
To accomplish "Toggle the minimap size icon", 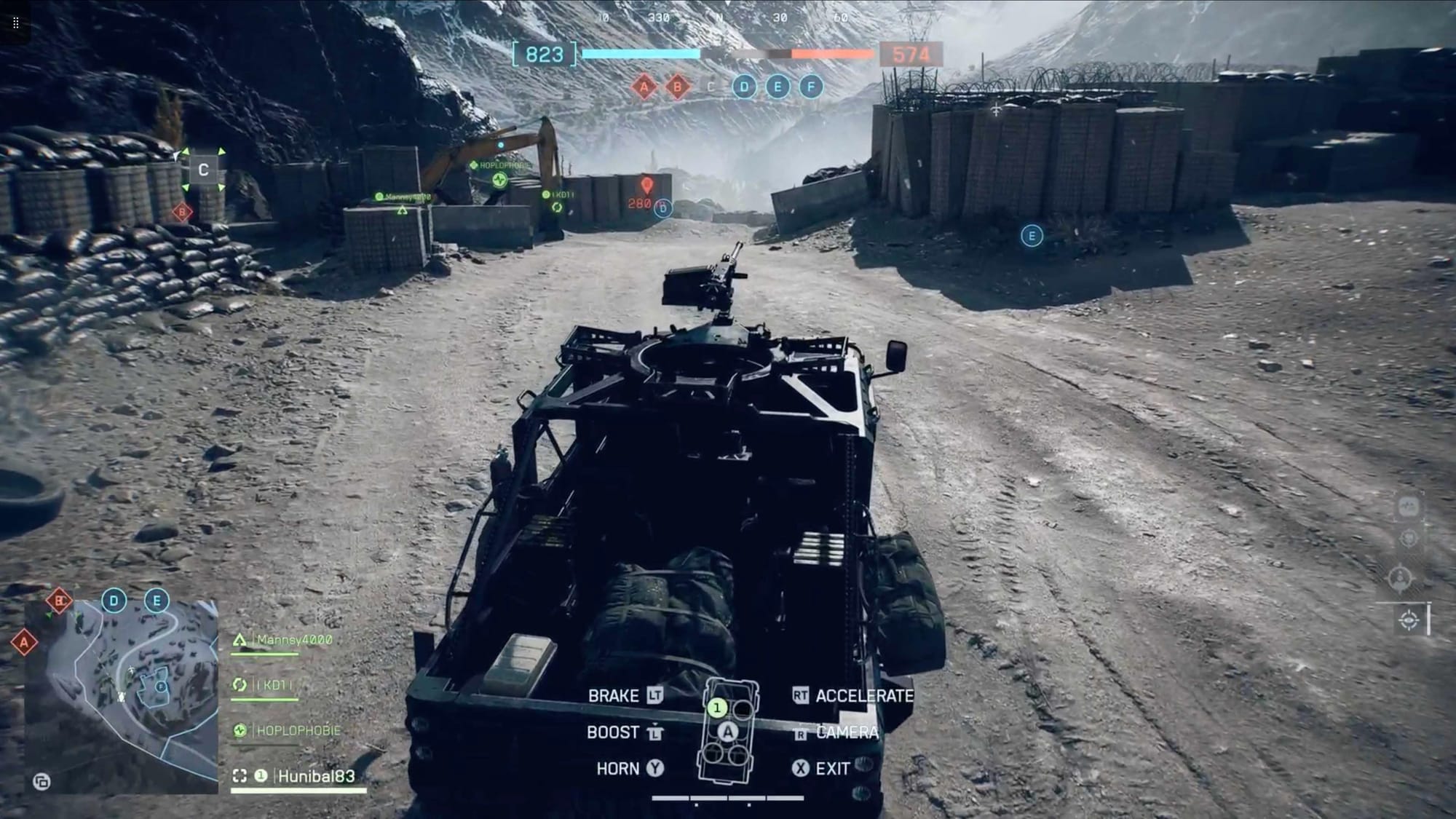I will [41, 782].
